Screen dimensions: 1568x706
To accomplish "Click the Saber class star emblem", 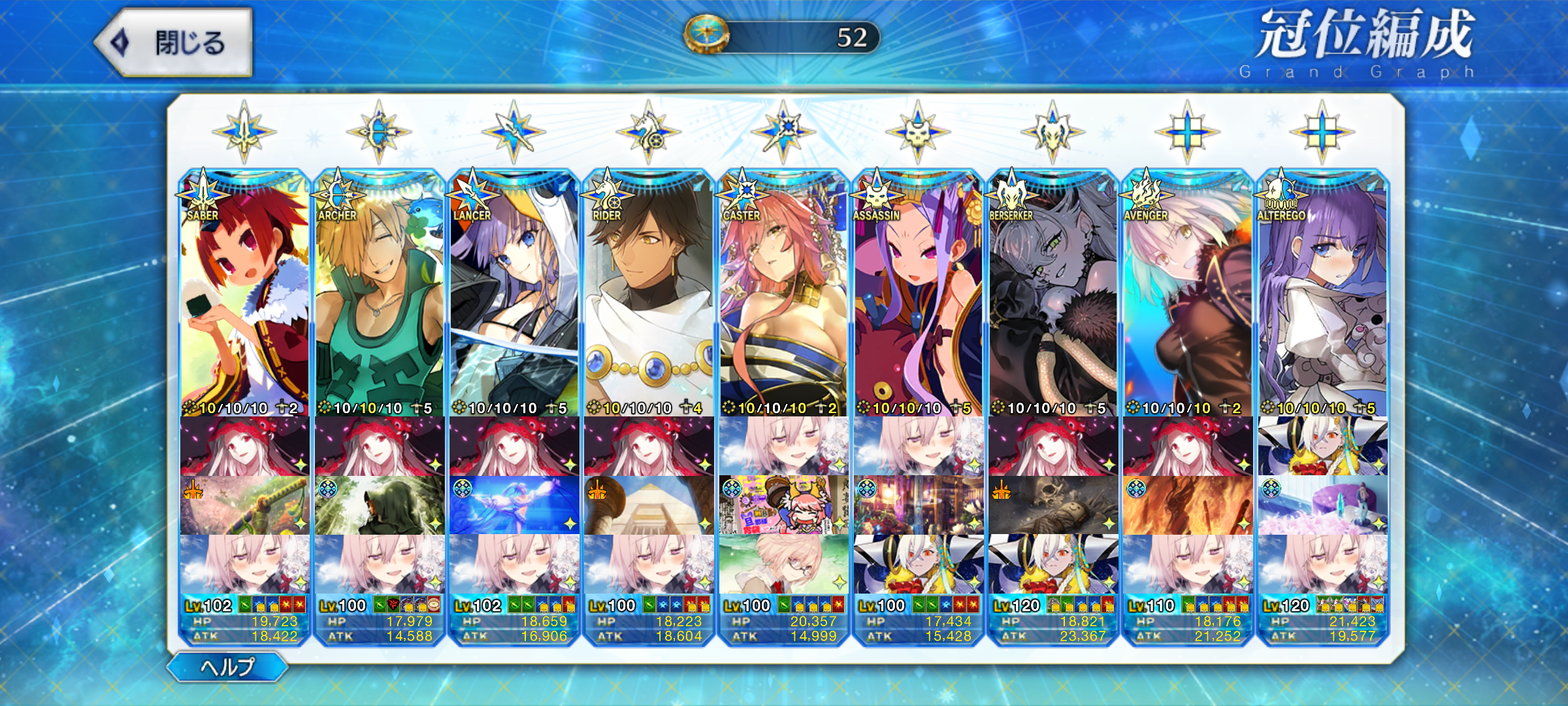I will pyautogui.click(x=244, y=132).
